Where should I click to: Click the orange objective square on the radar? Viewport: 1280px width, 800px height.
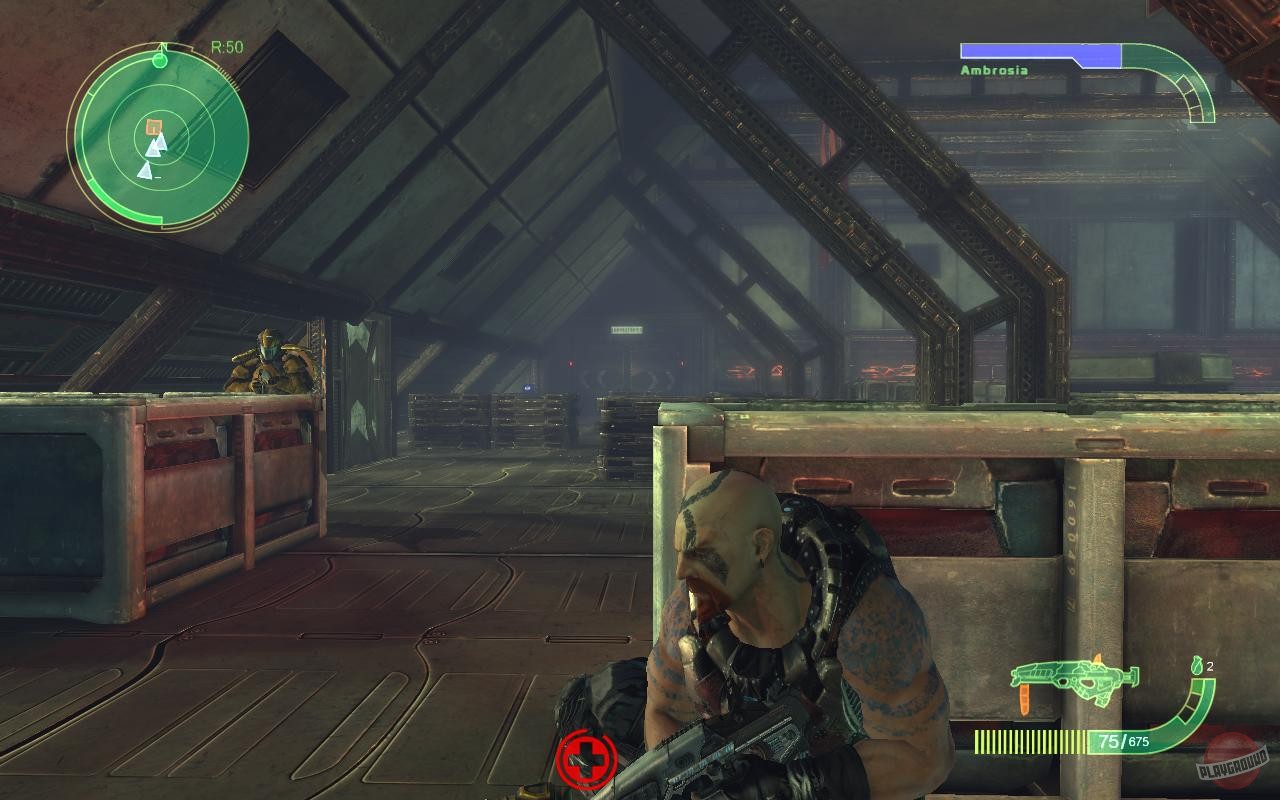153,126
